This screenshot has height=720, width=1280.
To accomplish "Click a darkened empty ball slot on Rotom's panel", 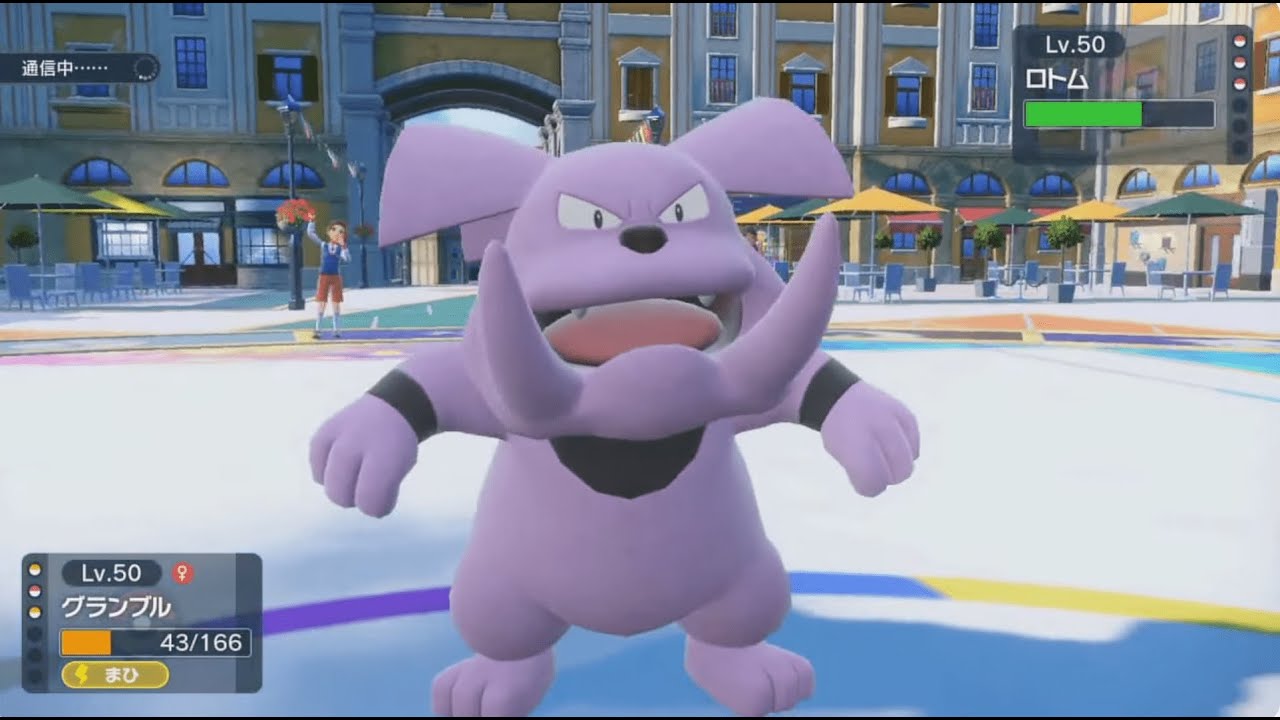I will [x=1240, y=103].
